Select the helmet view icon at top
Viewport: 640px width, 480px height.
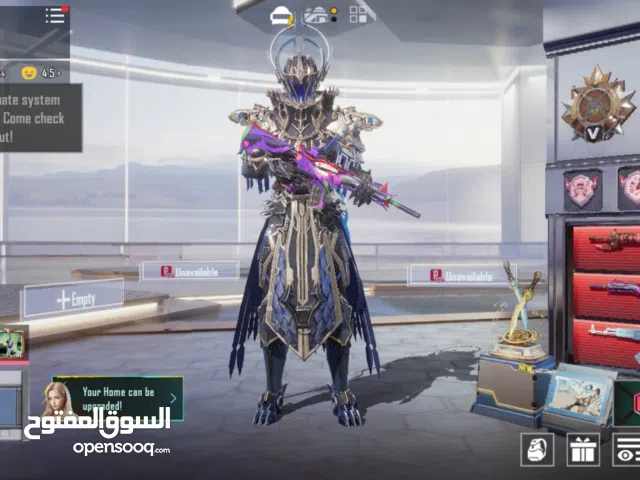282,14
